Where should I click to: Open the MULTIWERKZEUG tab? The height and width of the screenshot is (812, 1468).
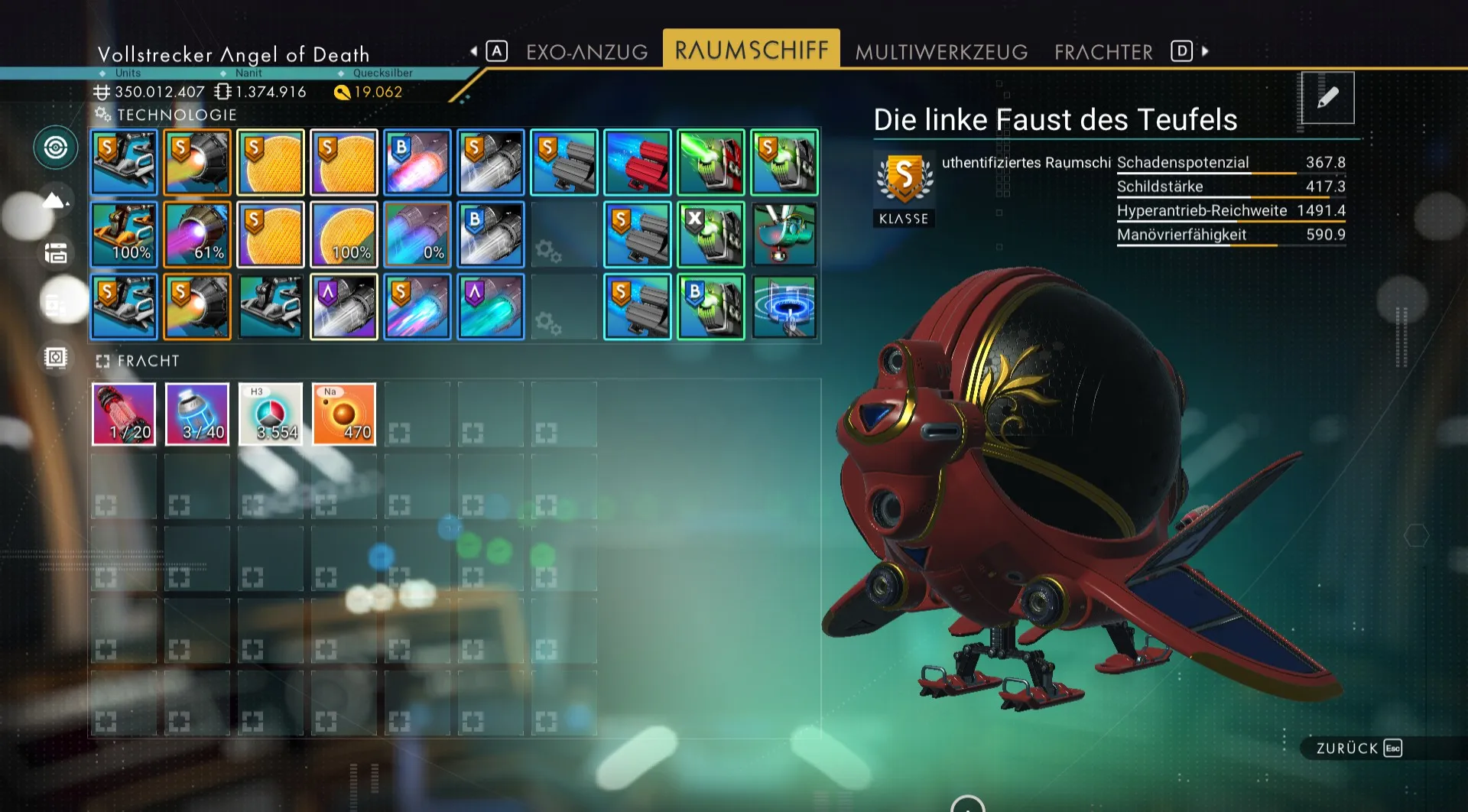point(941,52)
